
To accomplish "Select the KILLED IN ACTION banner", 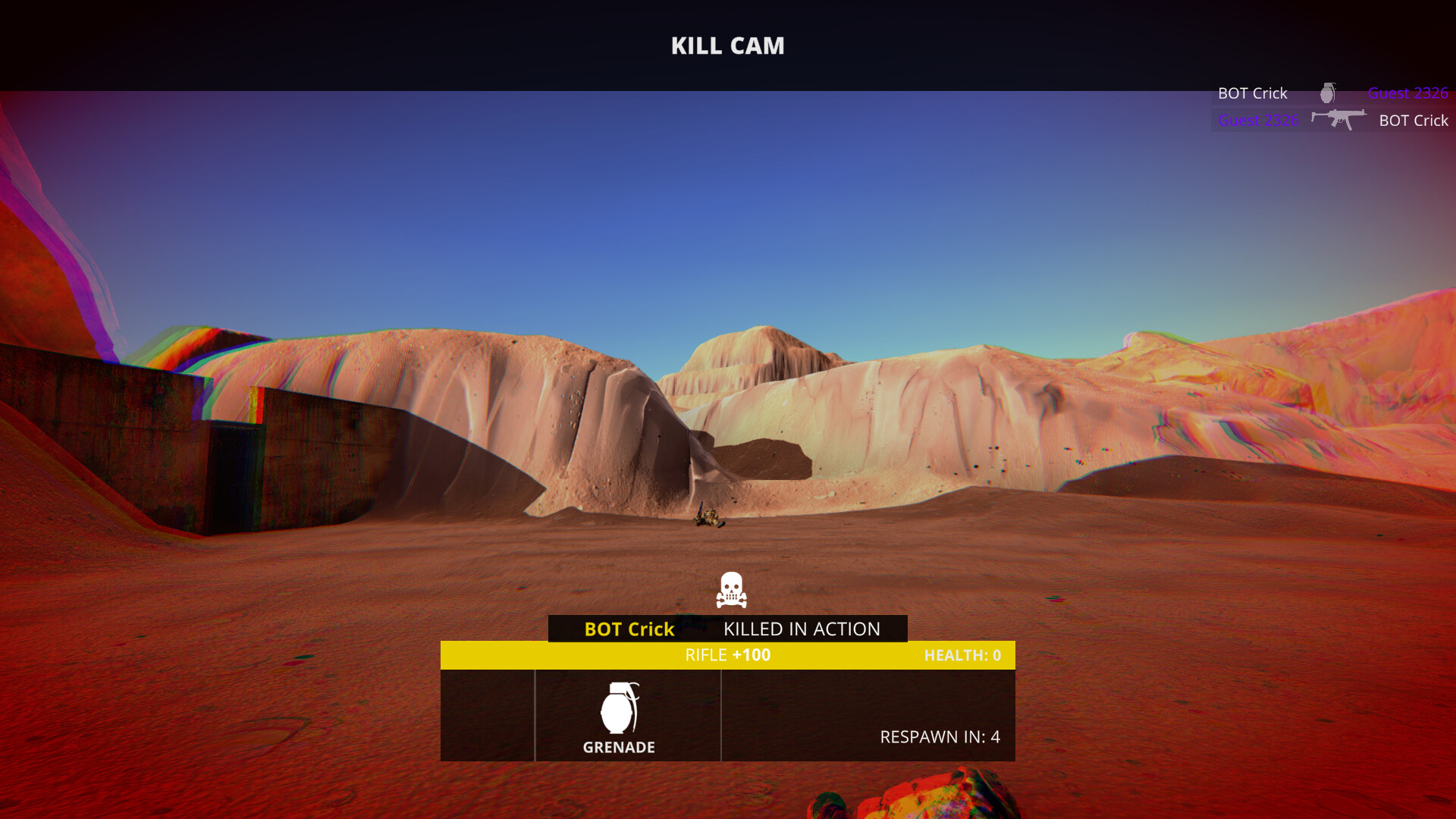I will [x=801, y=629].
